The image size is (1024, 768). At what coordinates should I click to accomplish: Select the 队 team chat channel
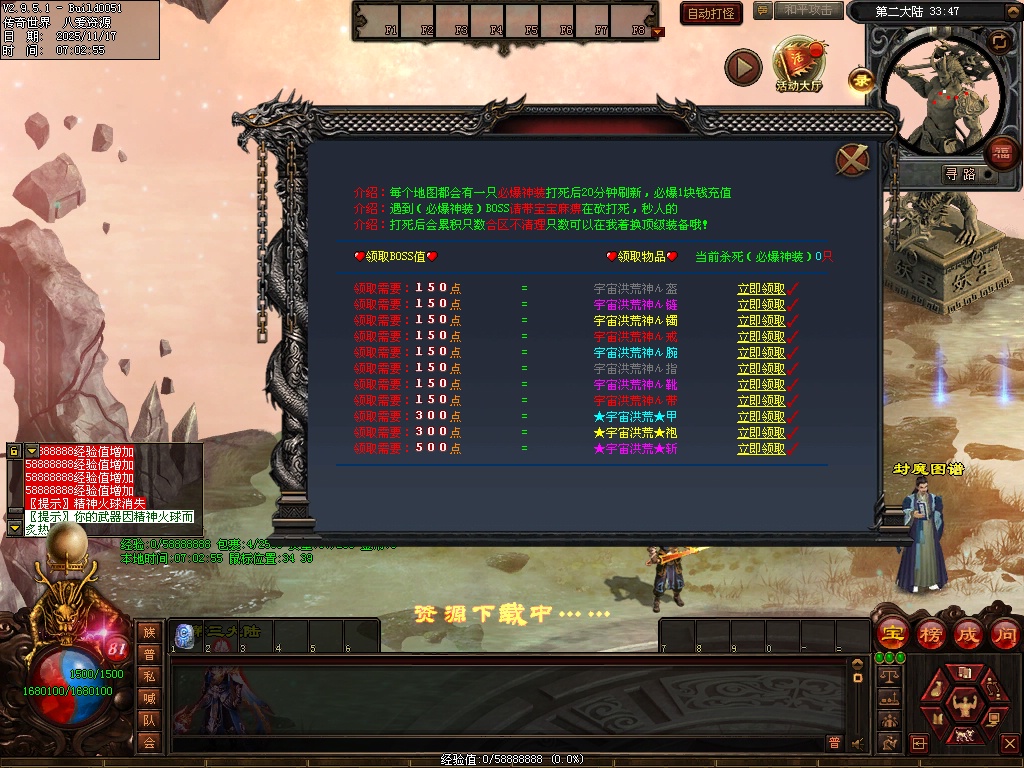[x=149, y=719]
